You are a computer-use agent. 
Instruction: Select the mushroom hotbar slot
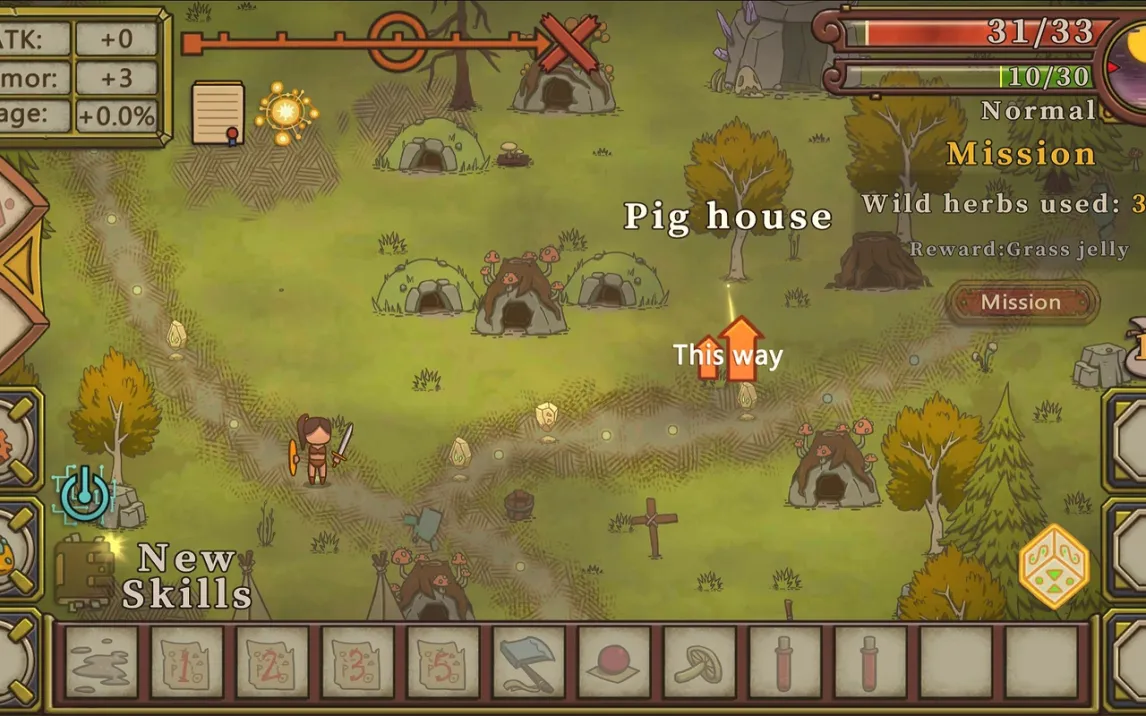[699, 662]
